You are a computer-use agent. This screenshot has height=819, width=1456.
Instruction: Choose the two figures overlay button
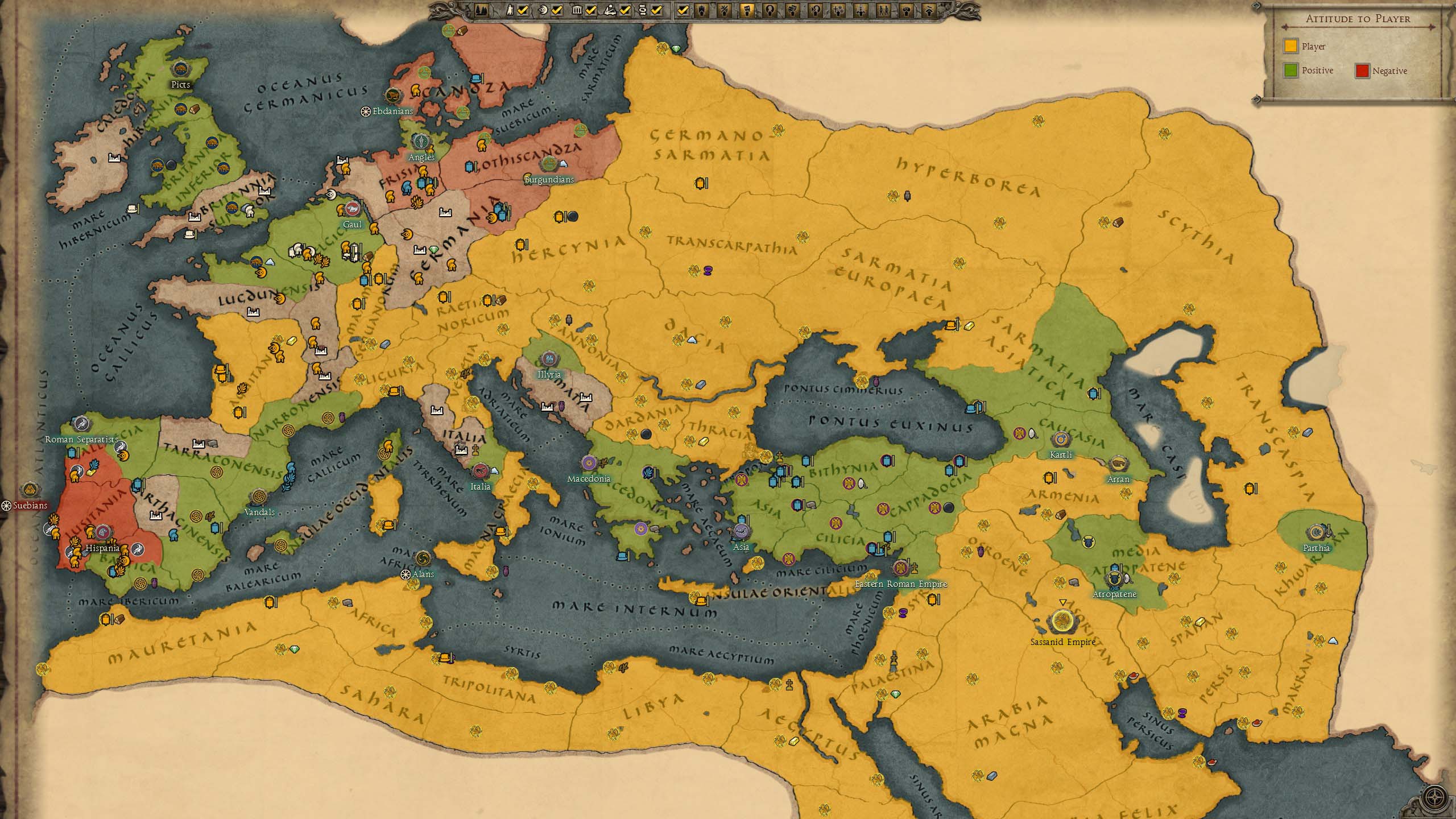tap(883, 10)
